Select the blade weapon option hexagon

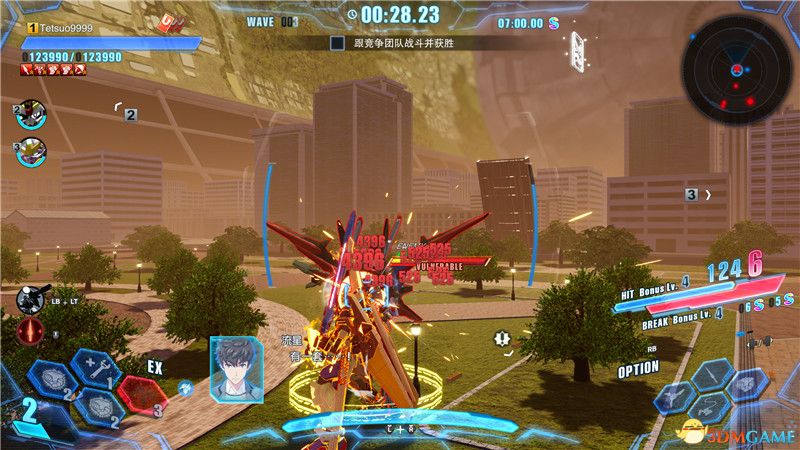click(x=714, y=373)
